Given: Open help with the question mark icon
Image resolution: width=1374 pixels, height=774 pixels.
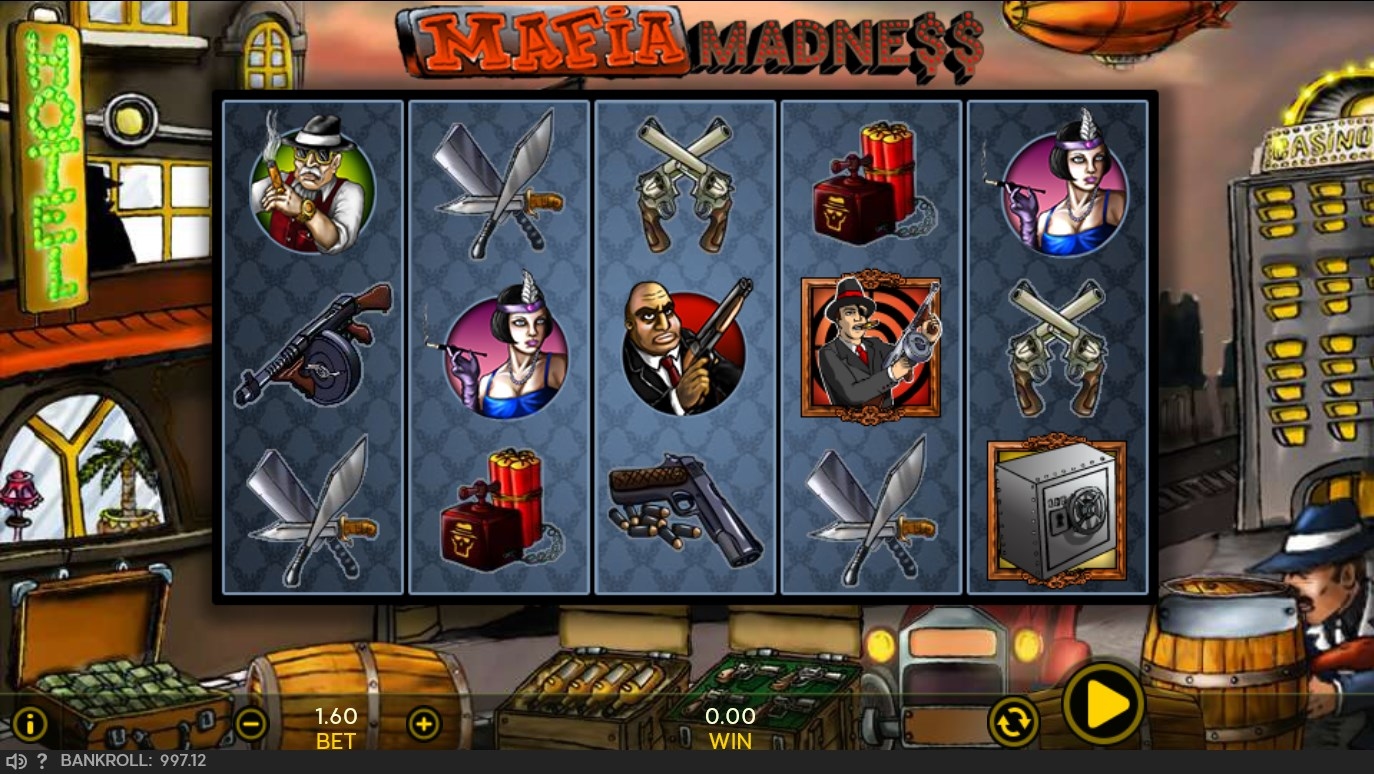Looking at the screenshot, I should 42,761.
